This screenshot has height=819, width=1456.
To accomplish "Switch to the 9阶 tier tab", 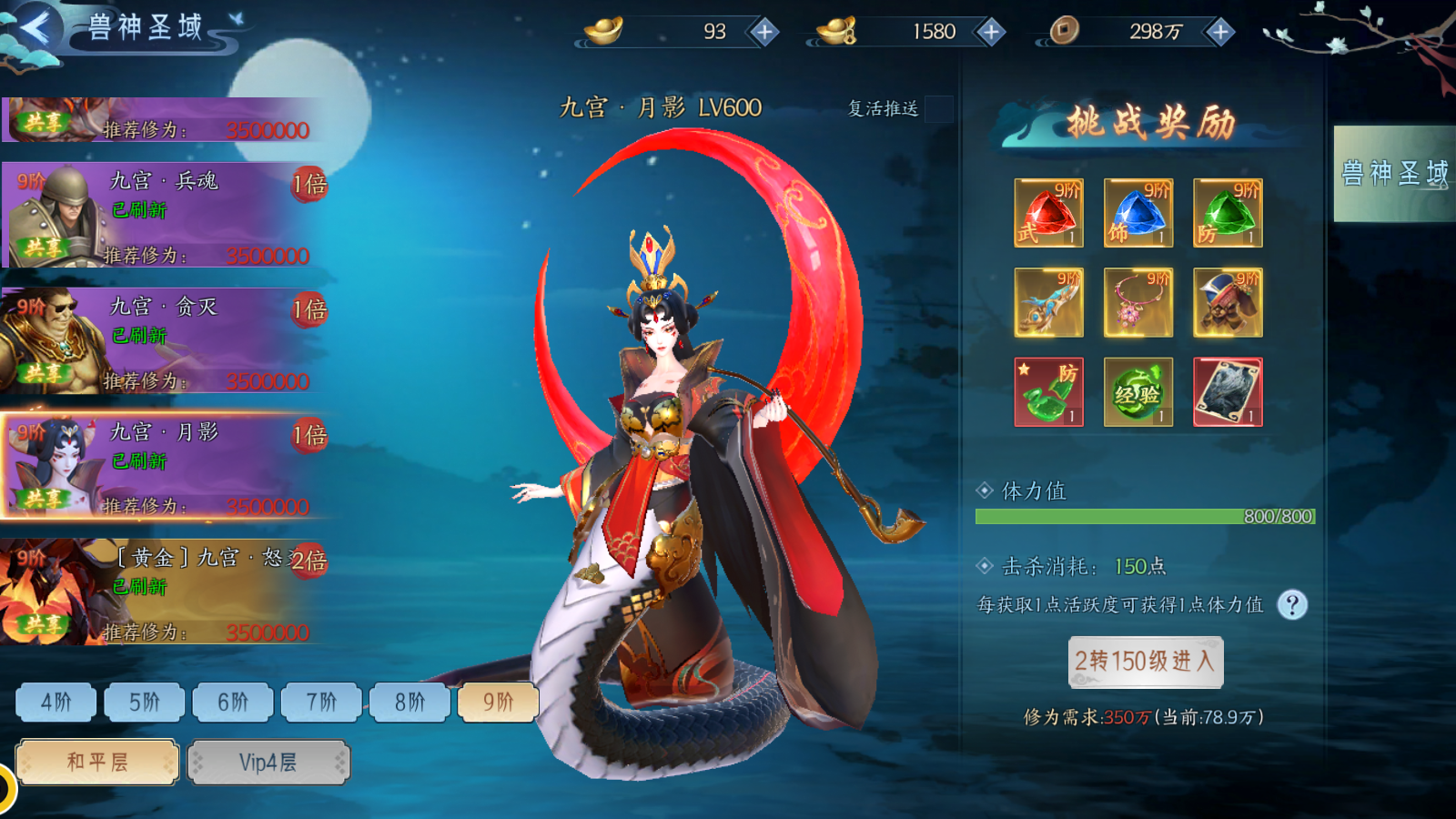I will (x=498, y=702).
